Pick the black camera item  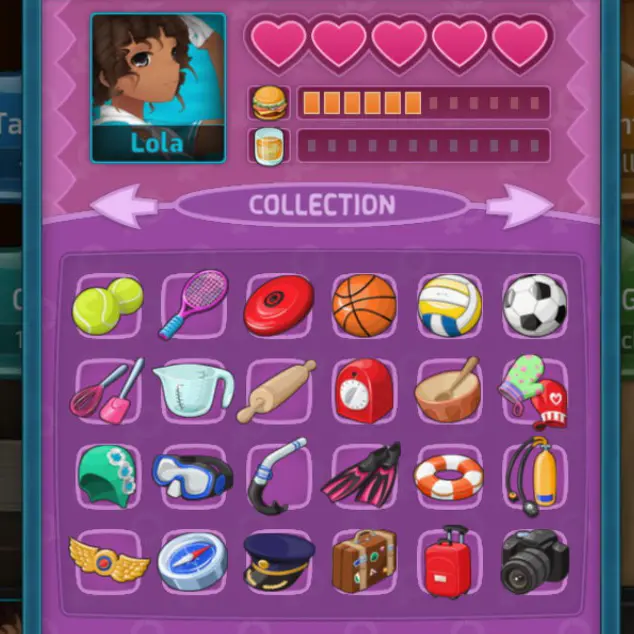534,562
